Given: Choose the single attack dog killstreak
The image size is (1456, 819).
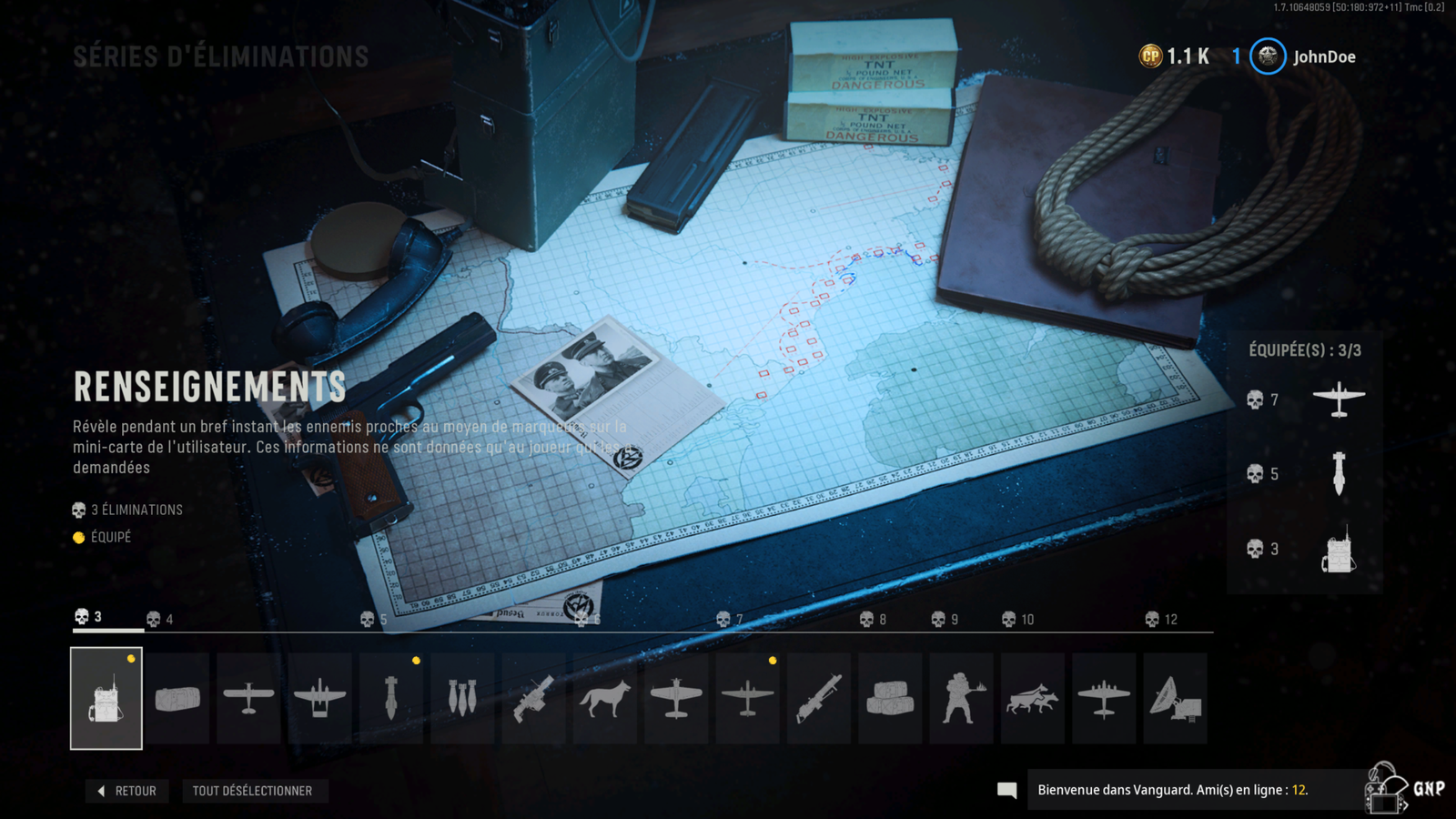Looking at the screenshot, I should [605, 698].
